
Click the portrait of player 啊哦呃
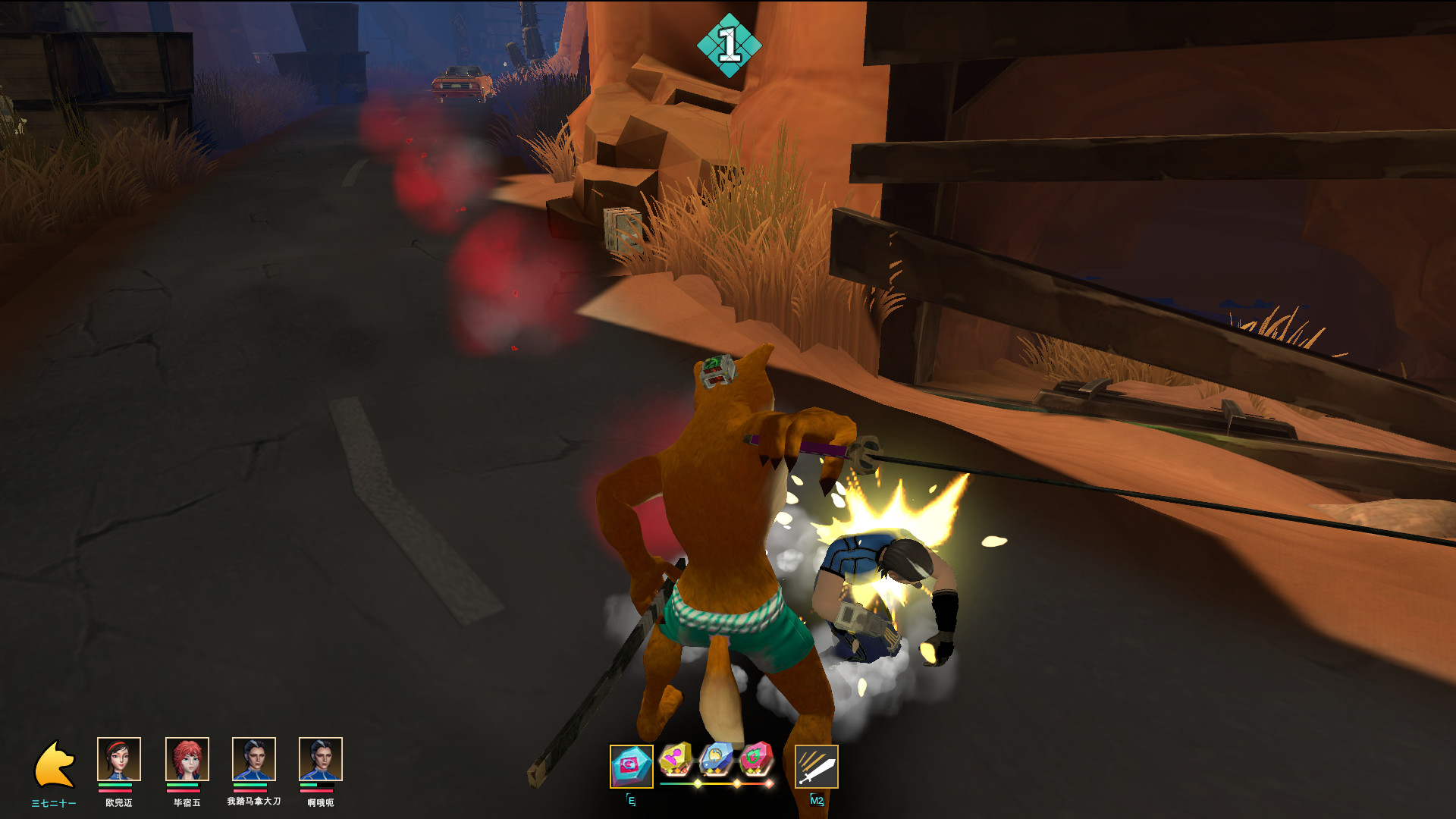pyautogui.click(x=320, y=759)
